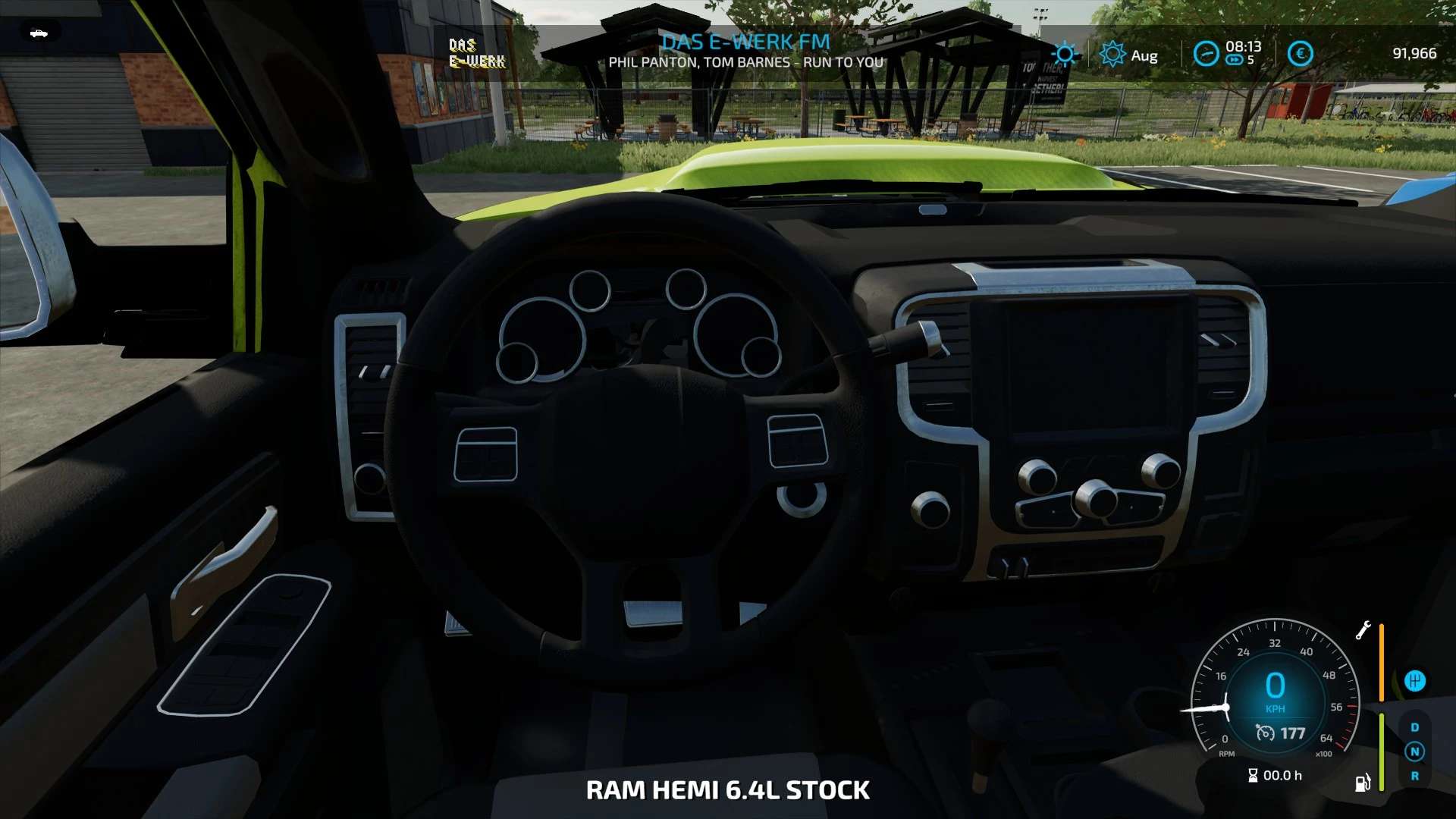Click the vehicle icon in the top-left corner
This screenshot has height=819, width=1456.
click(39, 33)
